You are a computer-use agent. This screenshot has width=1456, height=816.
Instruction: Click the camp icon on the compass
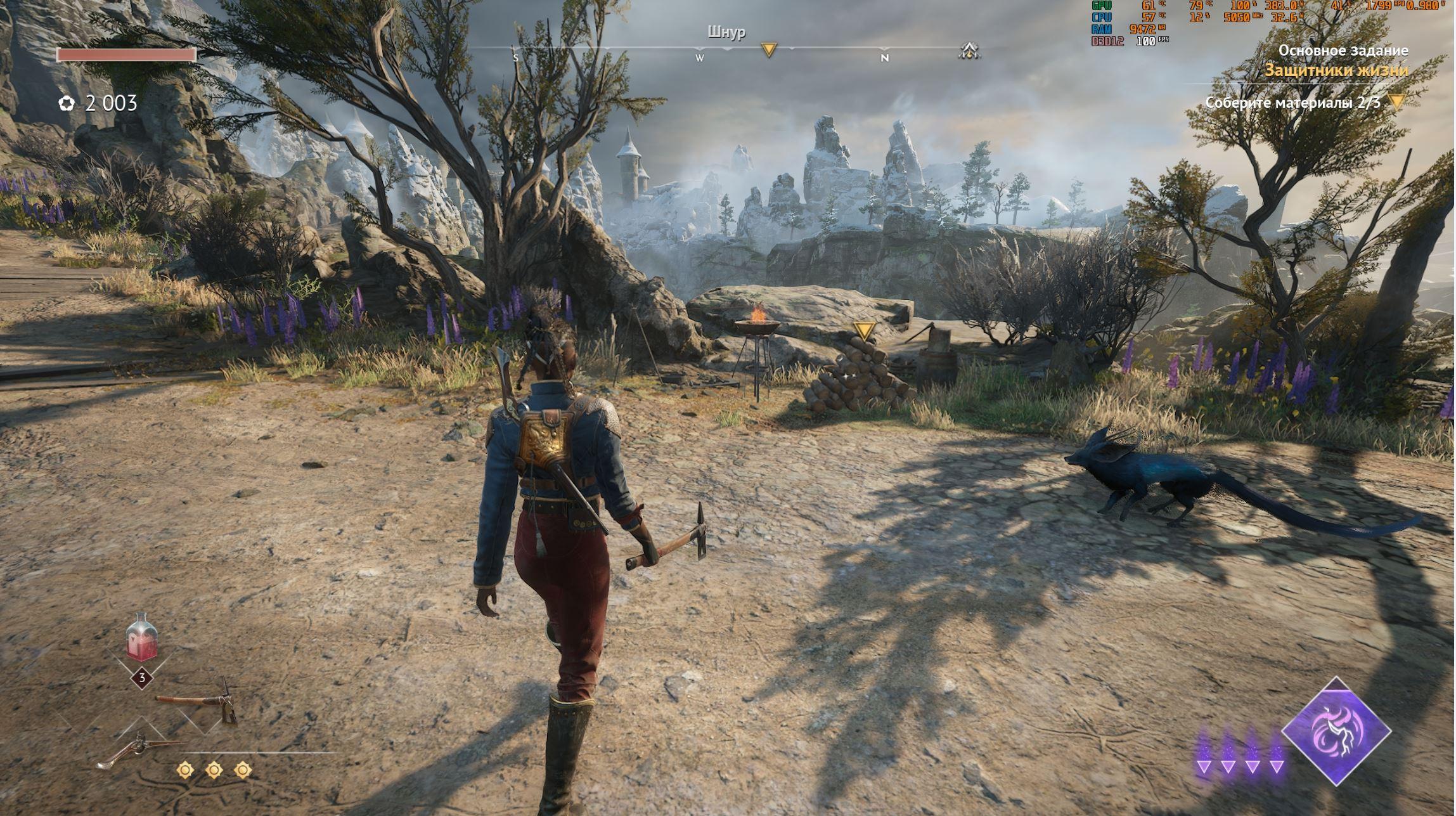point(969,51)
